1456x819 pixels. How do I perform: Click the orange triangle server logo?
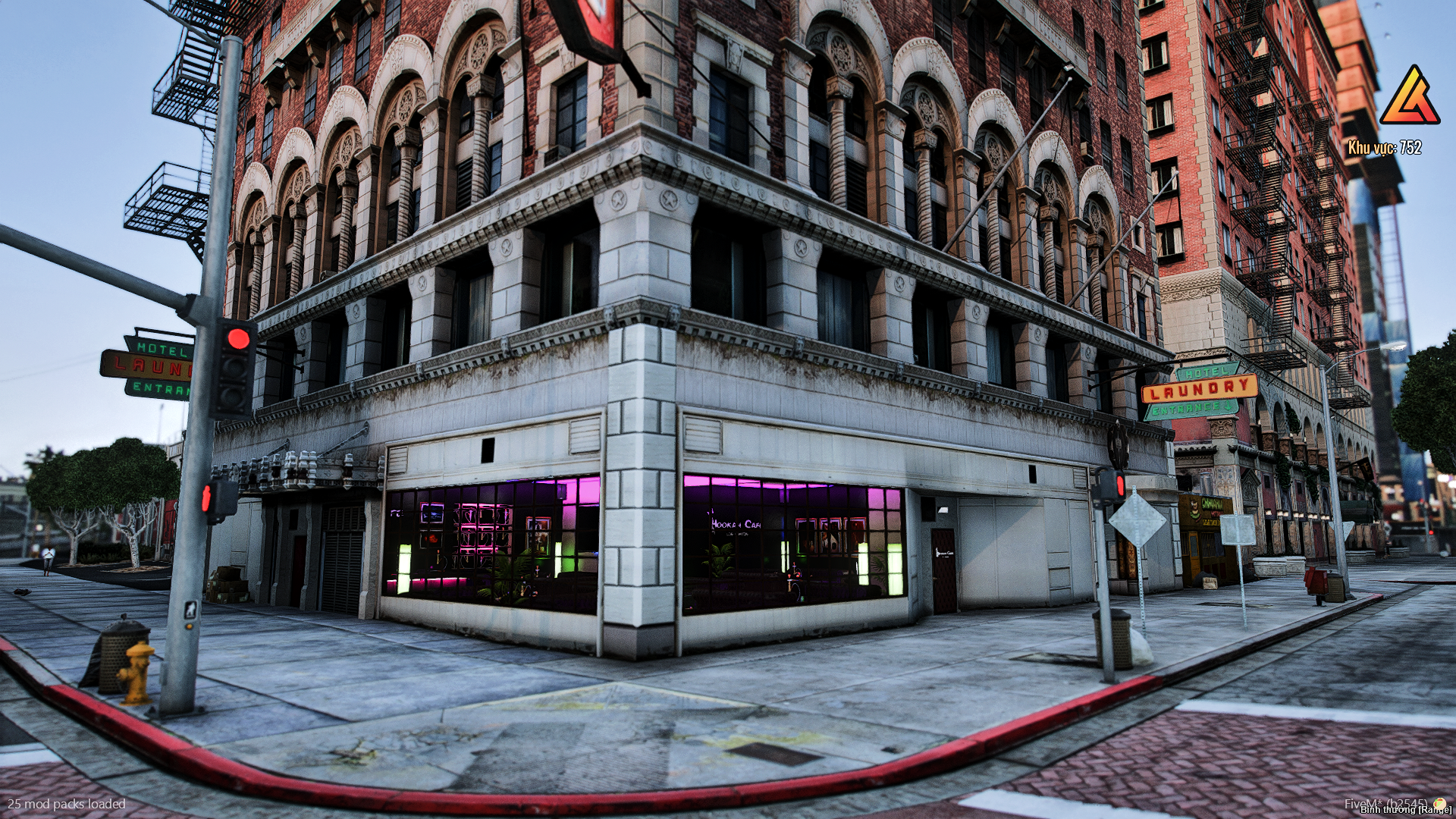[1409, 97]
